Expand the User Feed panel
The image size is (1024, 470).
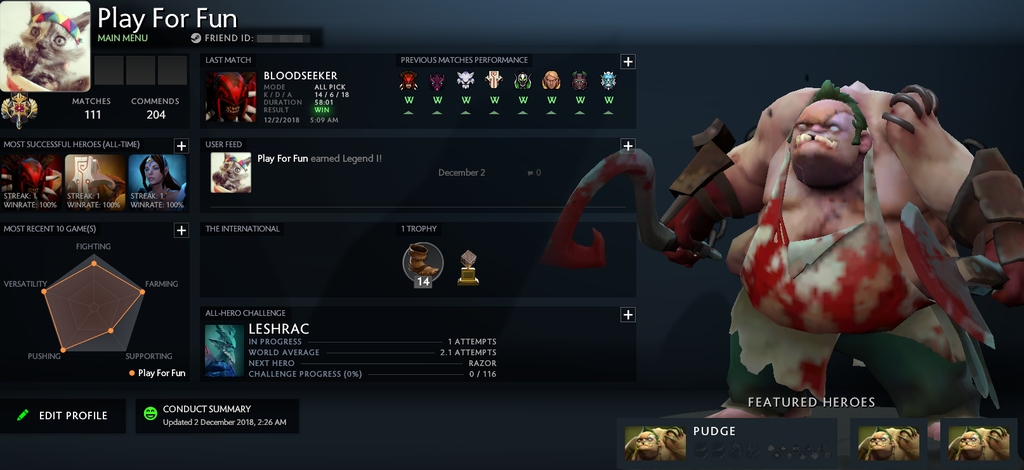[628, 146]
